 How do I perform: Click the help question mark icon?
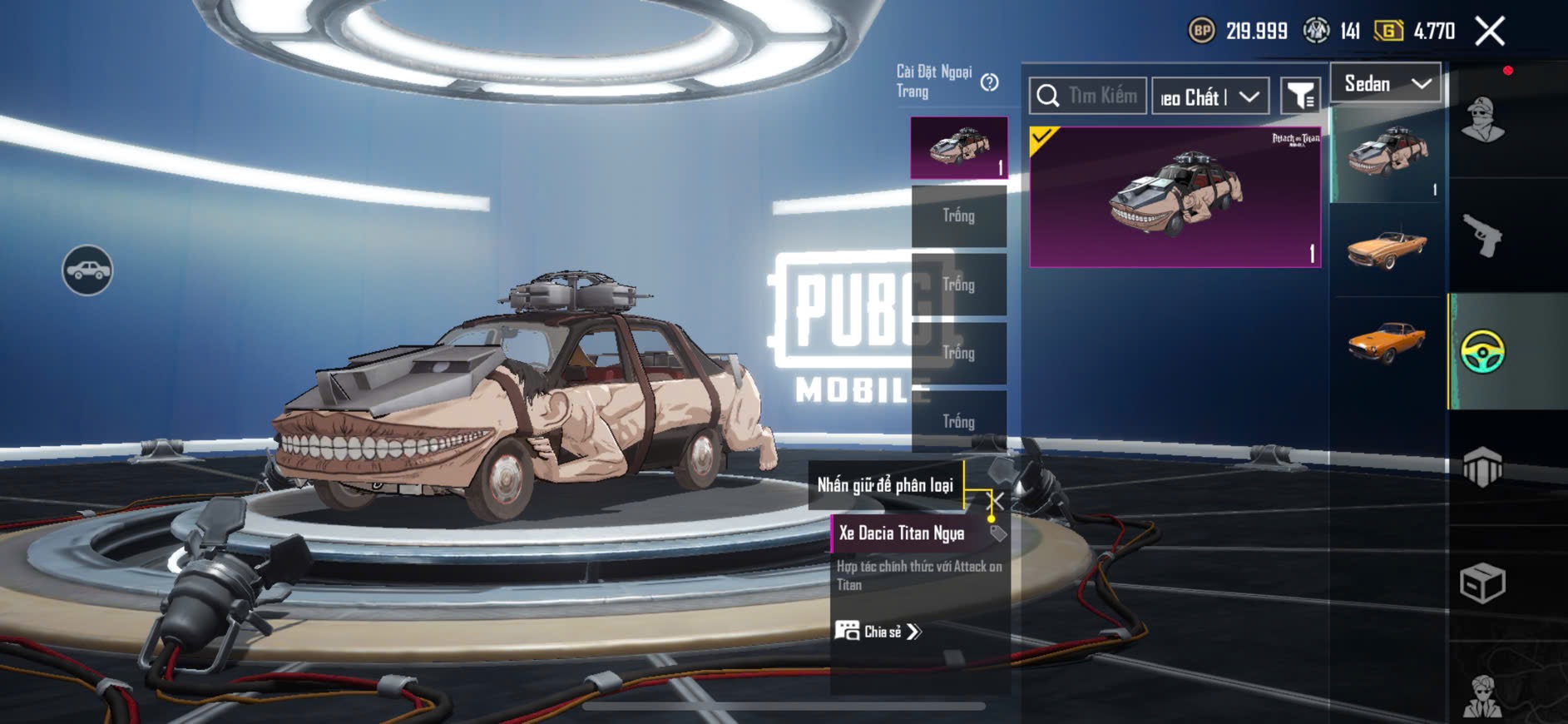click(x=989, y=82)
